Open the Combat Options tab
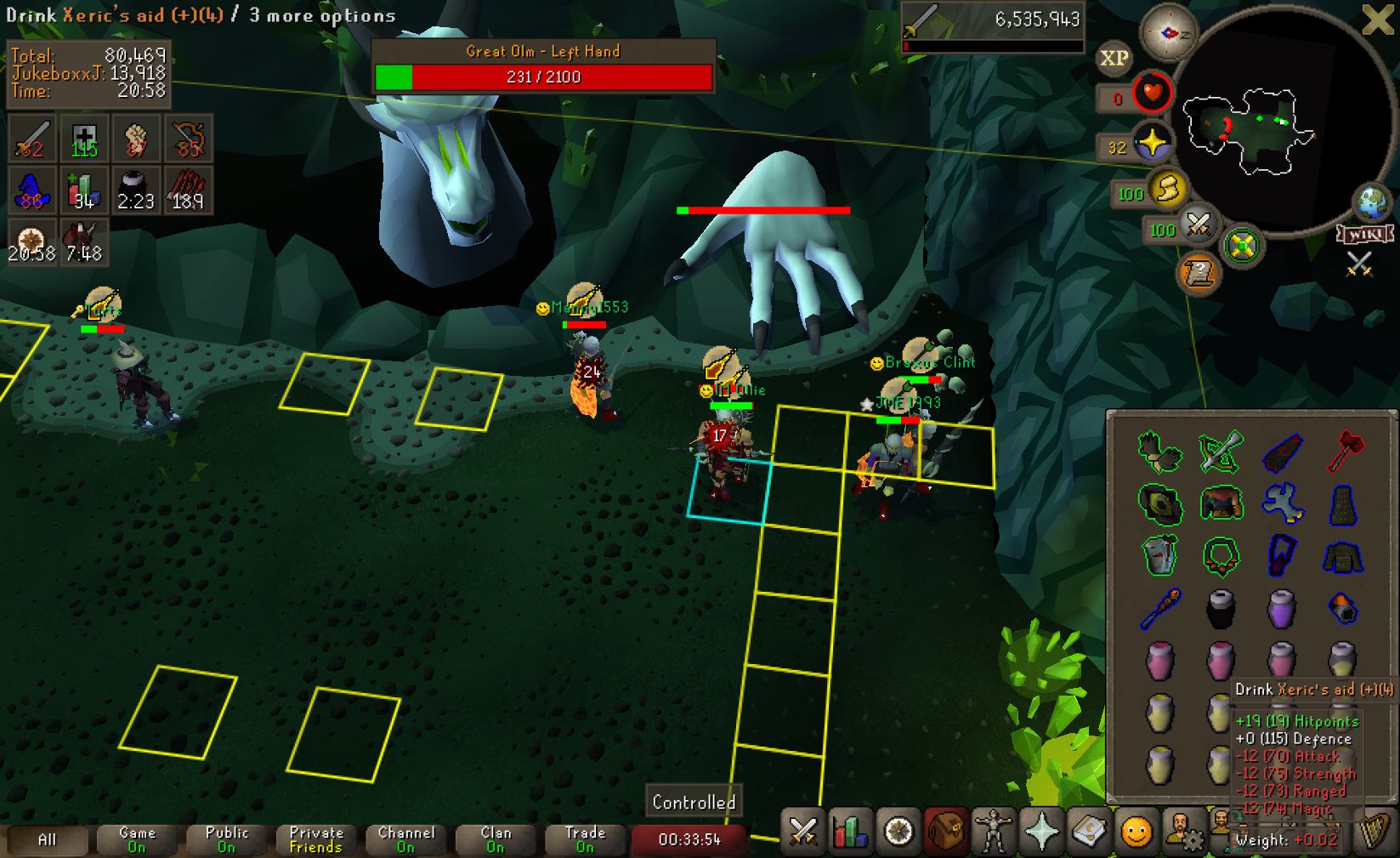The height and width of the screenshot is (858, 1400). 803,832
